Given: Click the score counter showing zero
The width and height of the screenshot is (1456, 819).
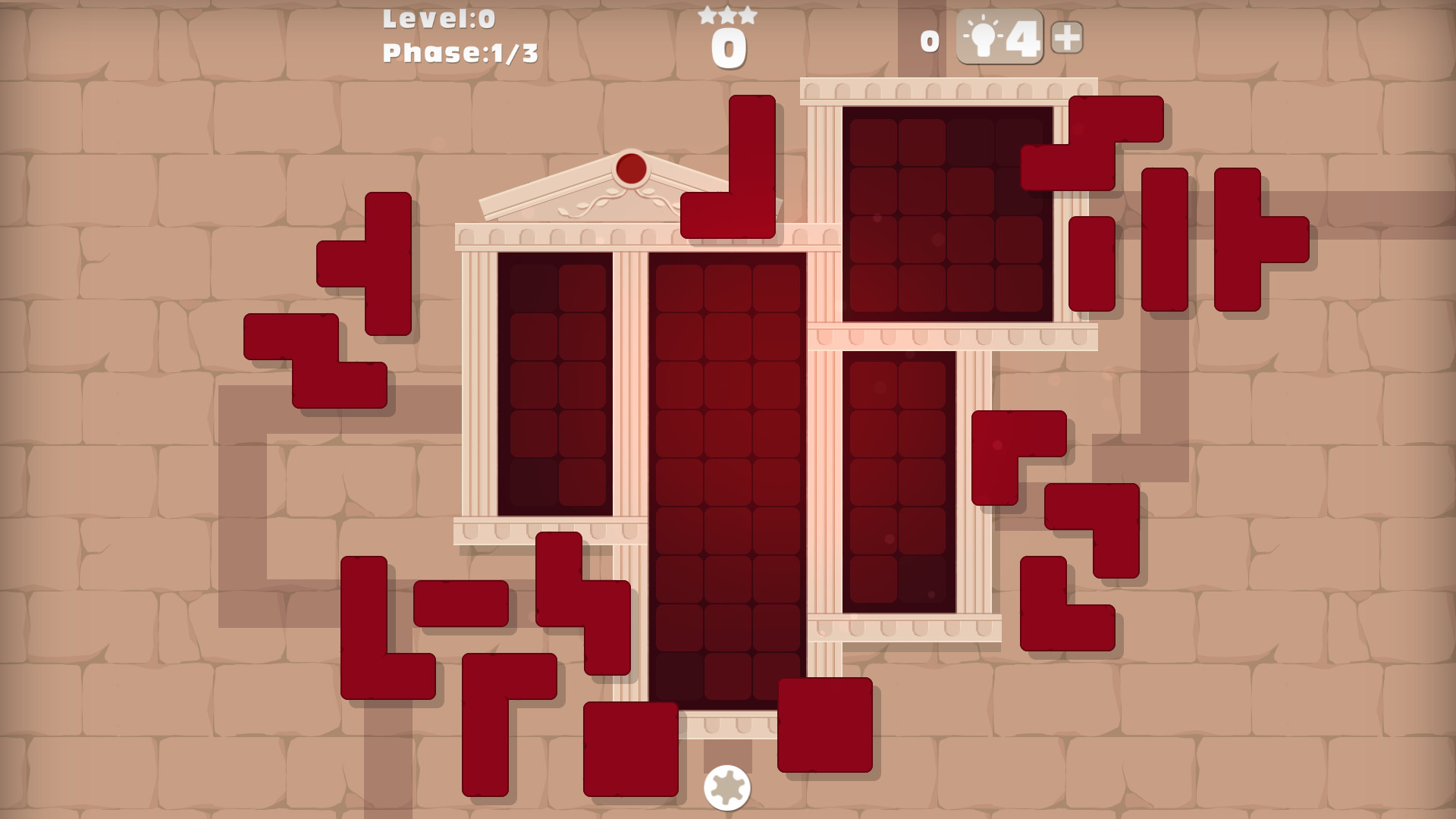Looking at the screenshot, I should 728,45.
